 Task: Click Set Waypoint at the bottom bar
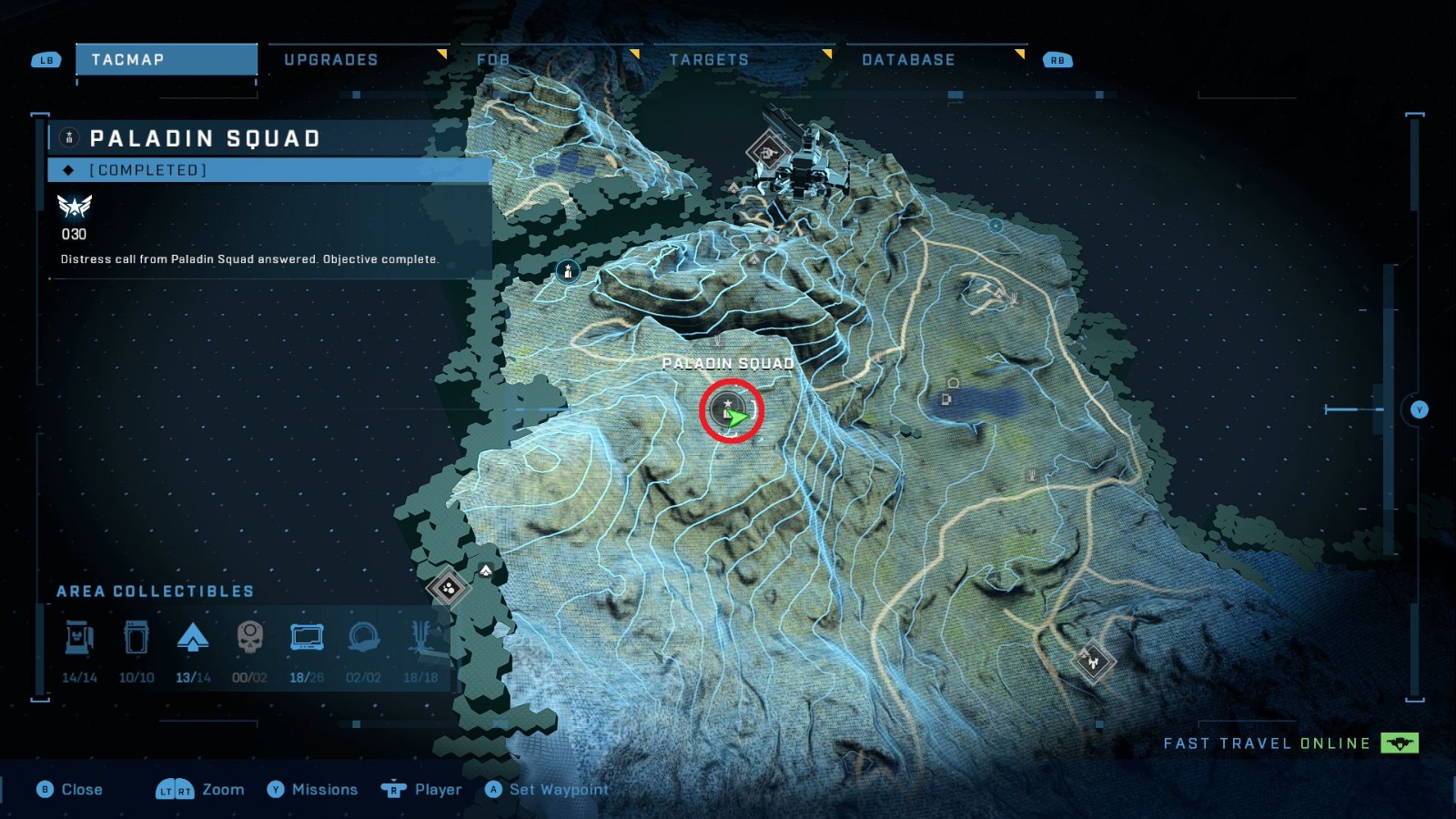pos(550,790)
